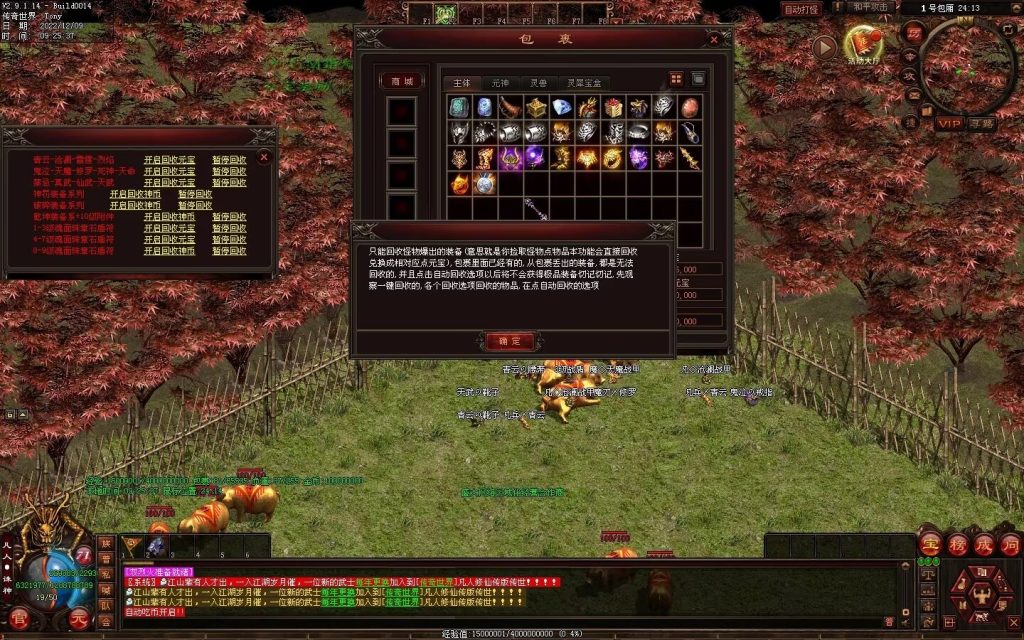1024x640 pixels.
Task: Click the circular minimap
Action: [967, 65]
